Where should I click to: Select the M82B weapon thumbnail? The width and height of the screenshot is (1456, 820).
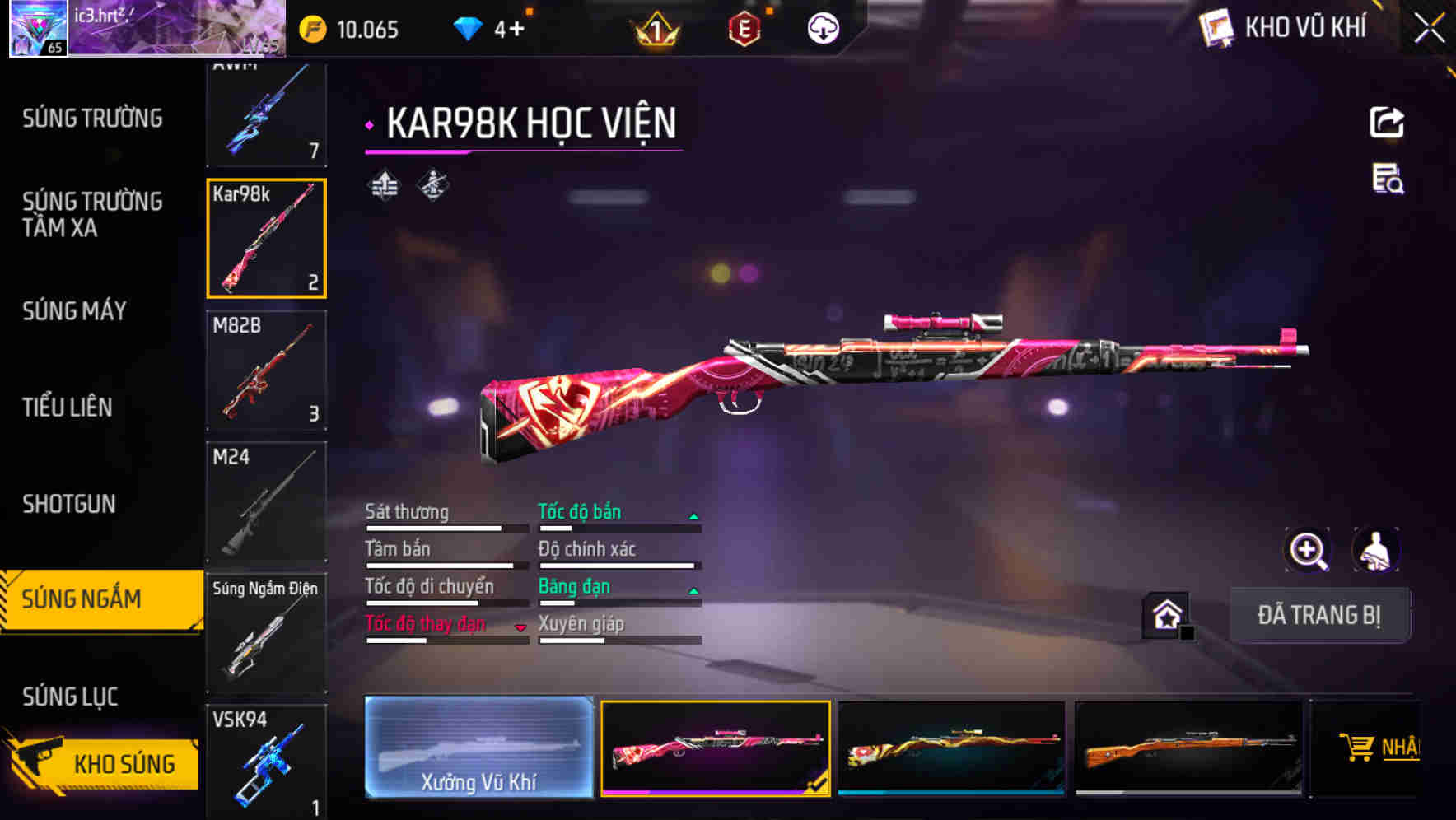point(267,370)
